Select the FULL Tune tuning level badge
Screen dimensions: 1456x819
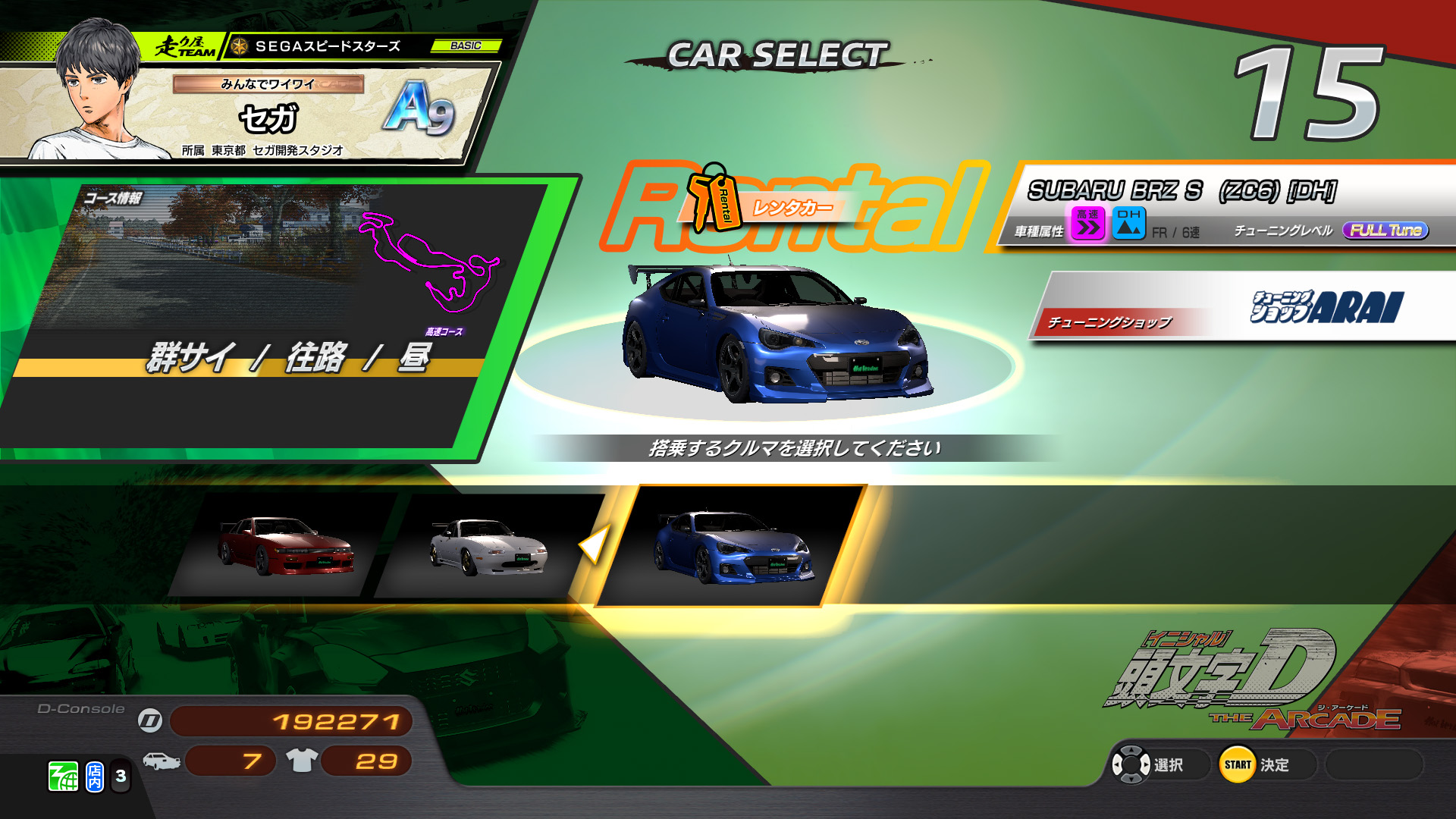pos(1385,231)
